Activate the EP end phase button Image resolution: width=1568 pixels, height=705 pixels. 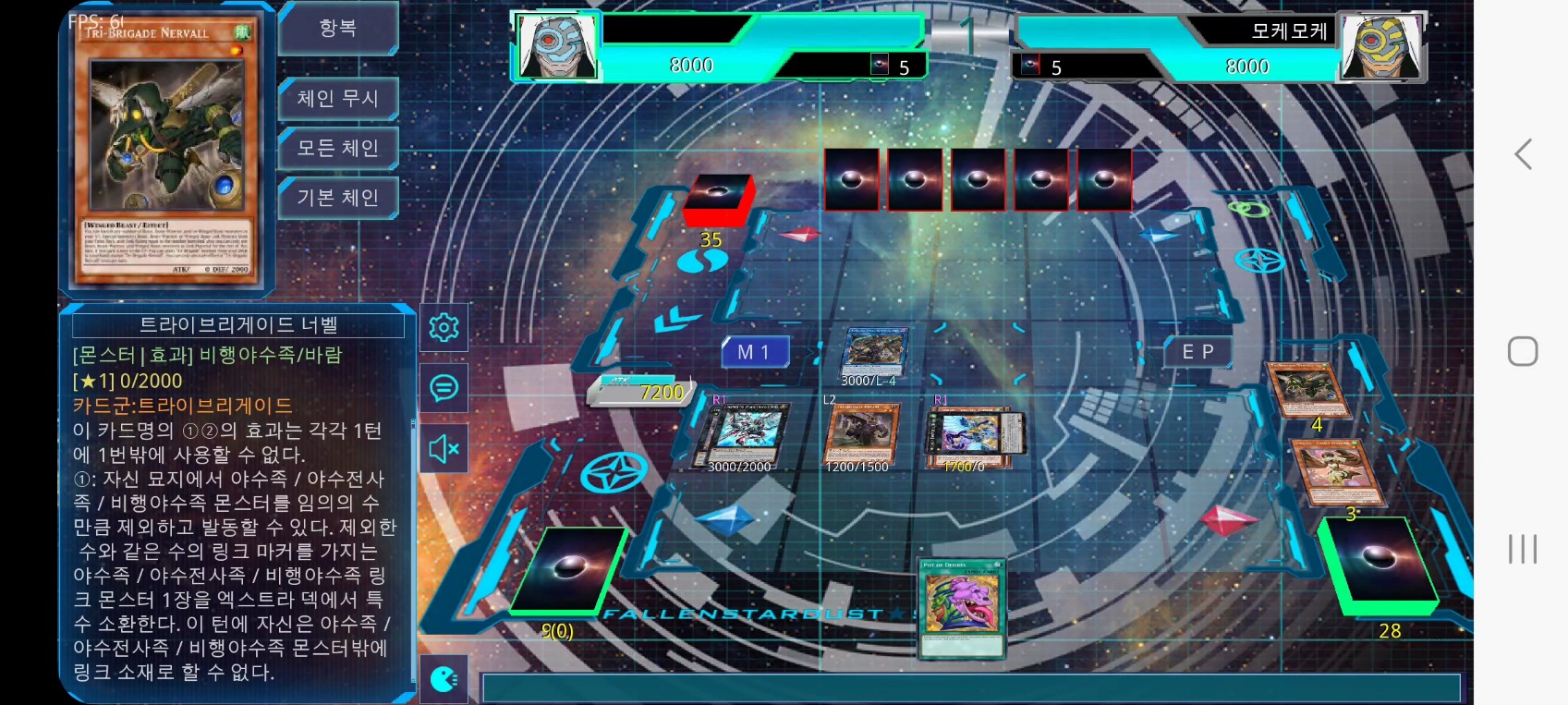1197,352
